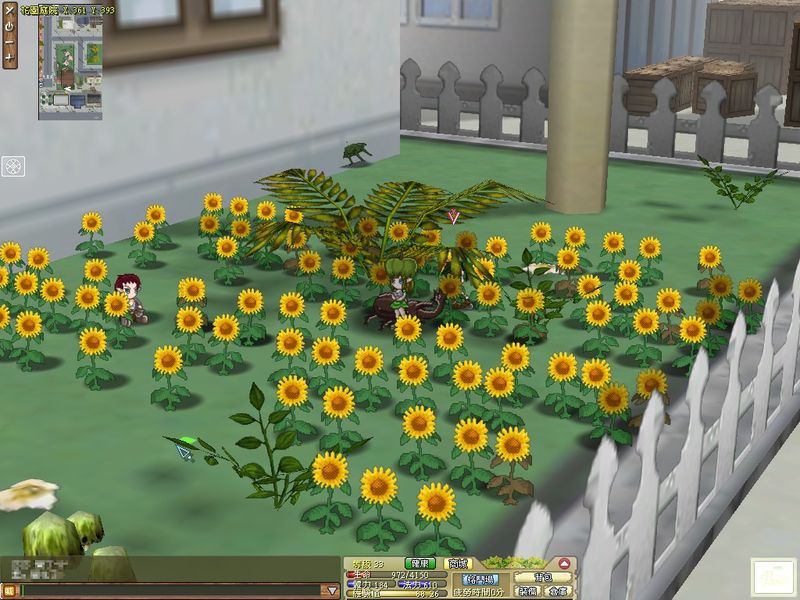Open the 商城 shop
800x600 pixels.
click(458, 563)
